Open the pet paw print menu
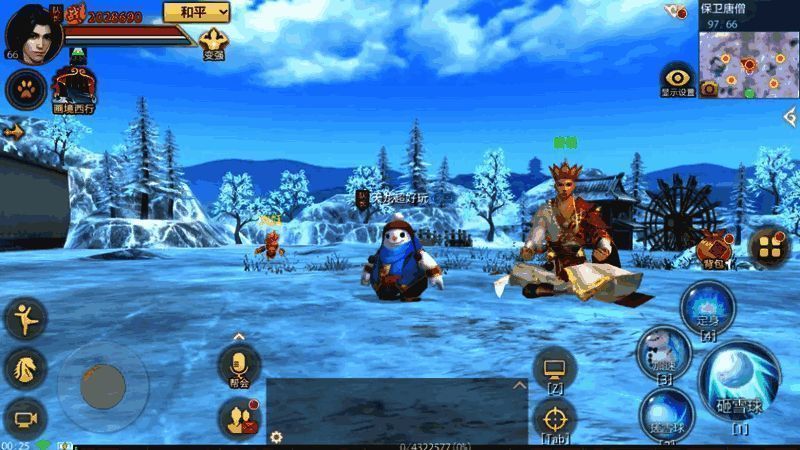 (26, 89)
